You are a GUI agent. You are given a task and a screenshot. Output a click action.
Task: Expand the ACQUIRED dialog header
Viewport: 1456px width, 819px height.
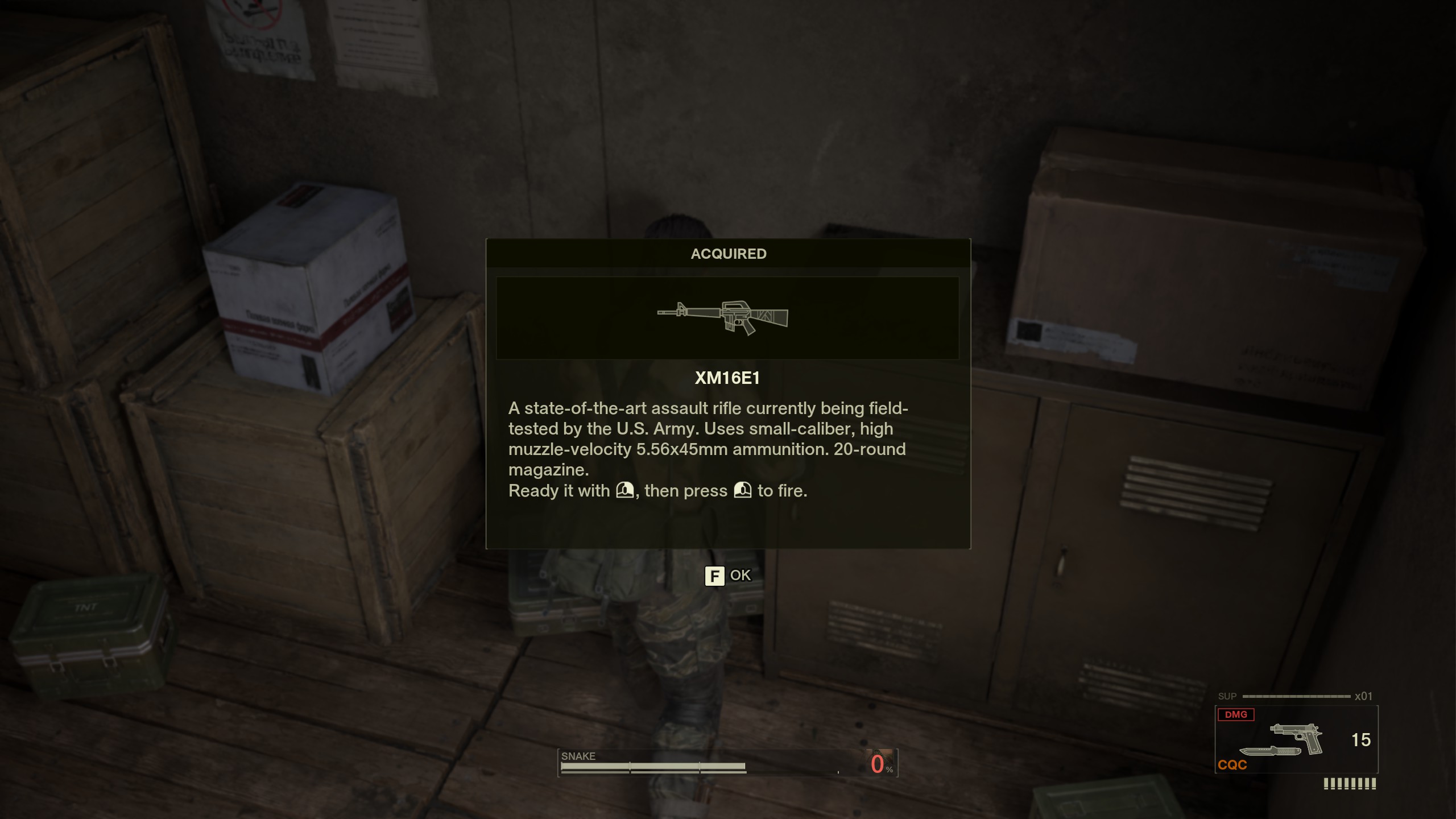(x=729, y=254)
